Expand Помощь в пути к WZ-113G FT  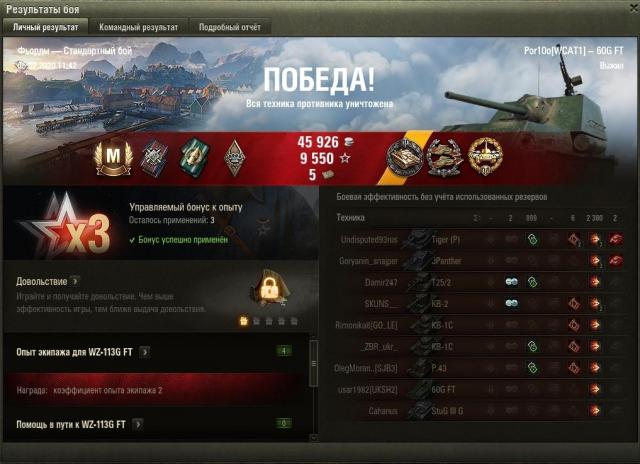(136, 424)
